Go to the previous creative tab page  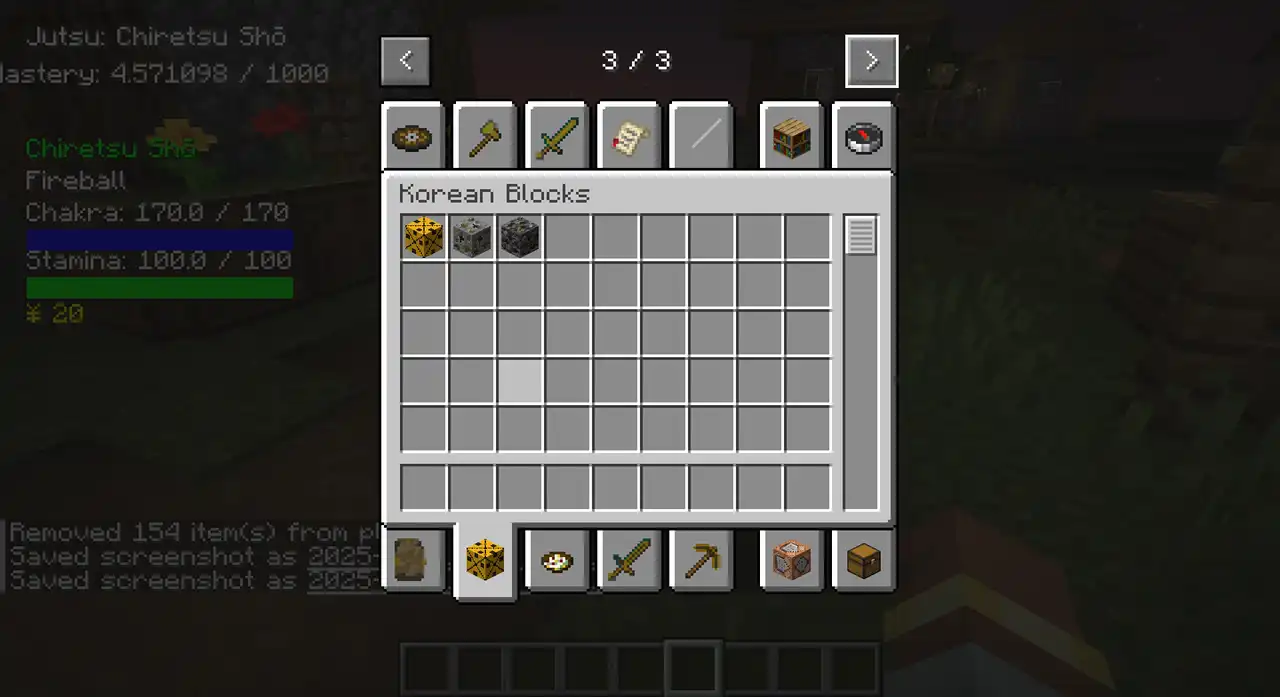405,61
